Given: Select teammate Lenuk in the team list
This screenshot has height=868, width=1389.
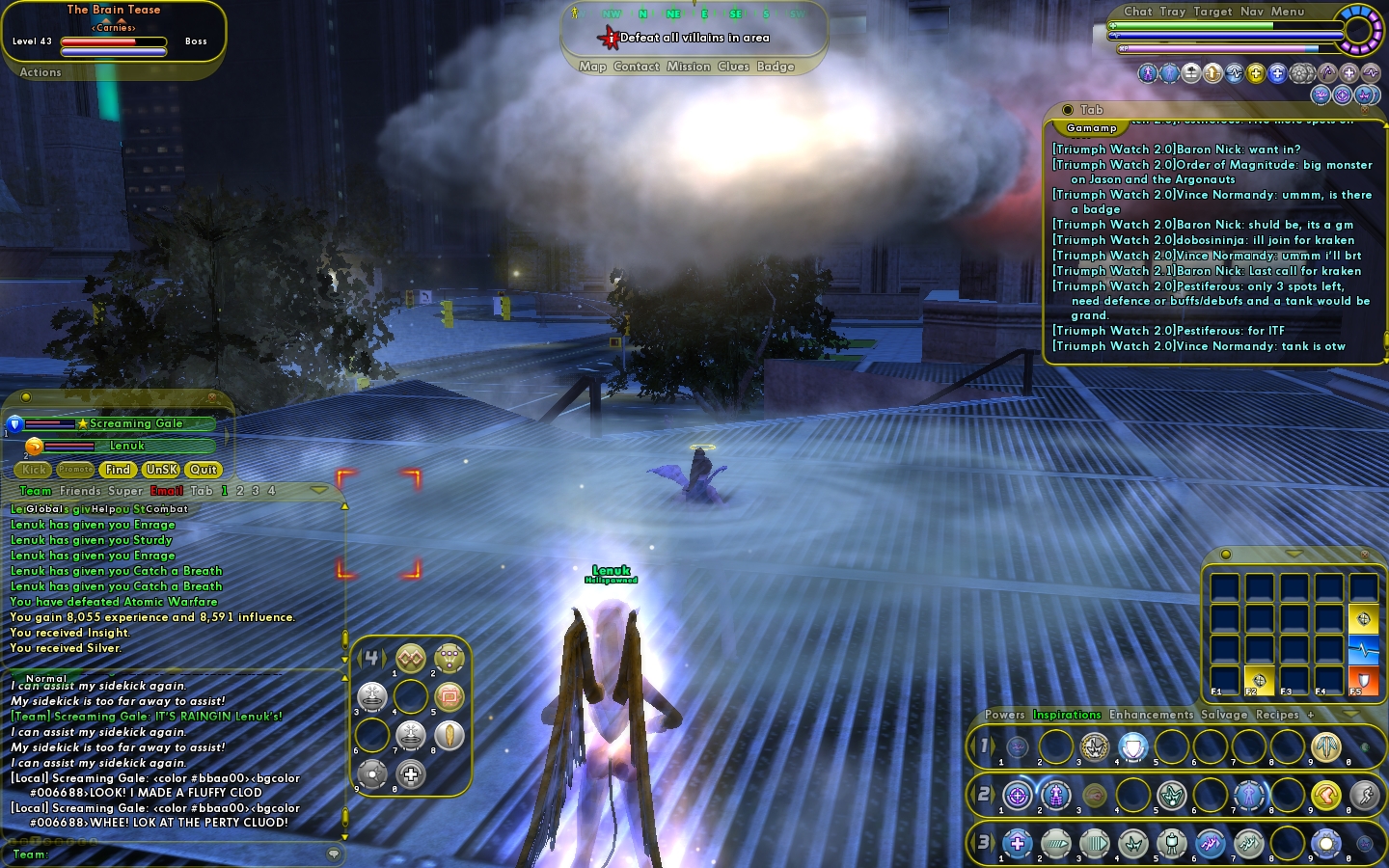Looking at the screenshot, I should [126, 446].
